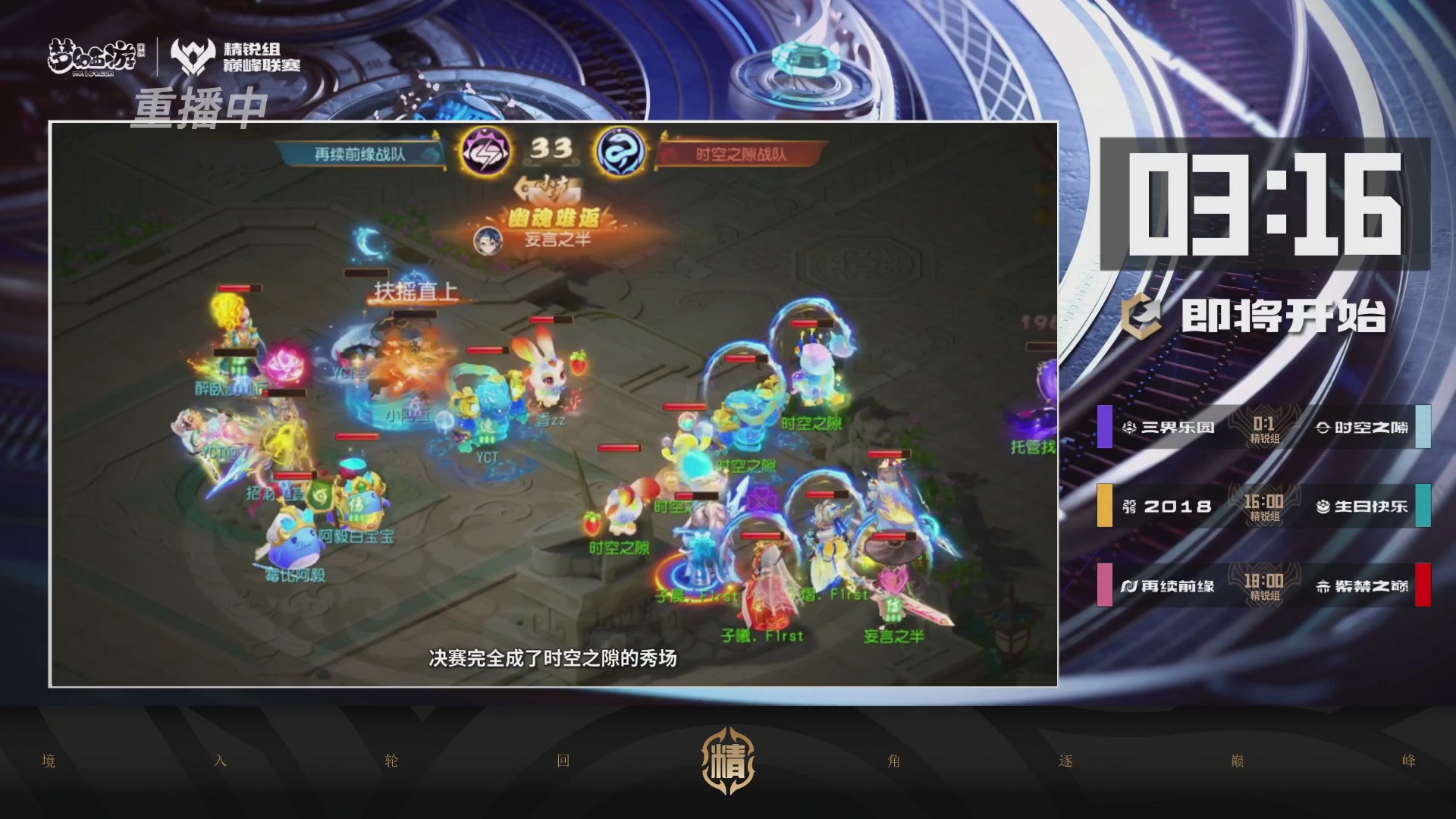Expand the 18:00 再续前缘 vs 紫禁之巅 fixture
The image size is (1456, 819).
click(1266, 585)
